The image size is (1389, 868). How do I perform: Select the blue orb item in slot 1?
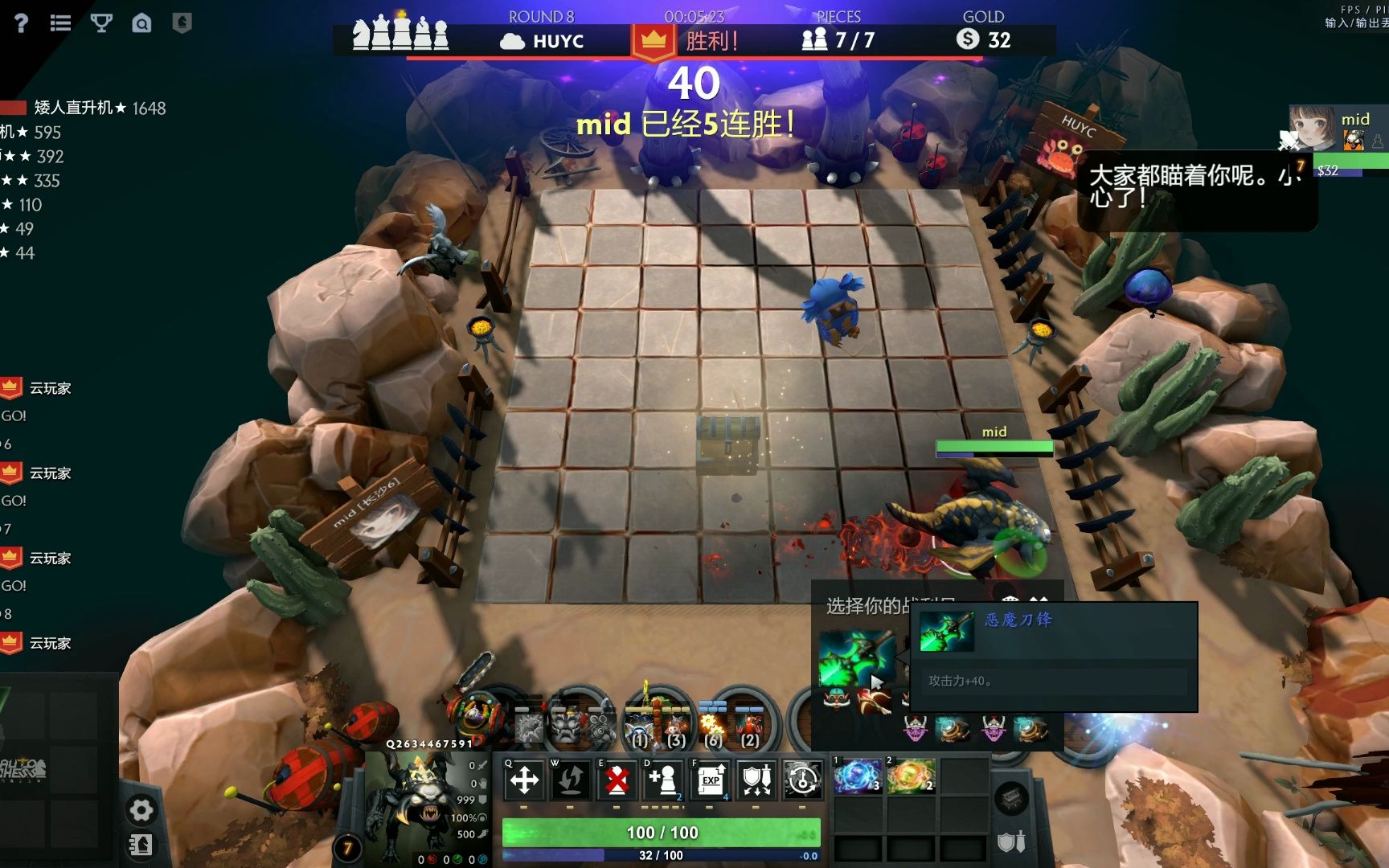coord(858,777)
